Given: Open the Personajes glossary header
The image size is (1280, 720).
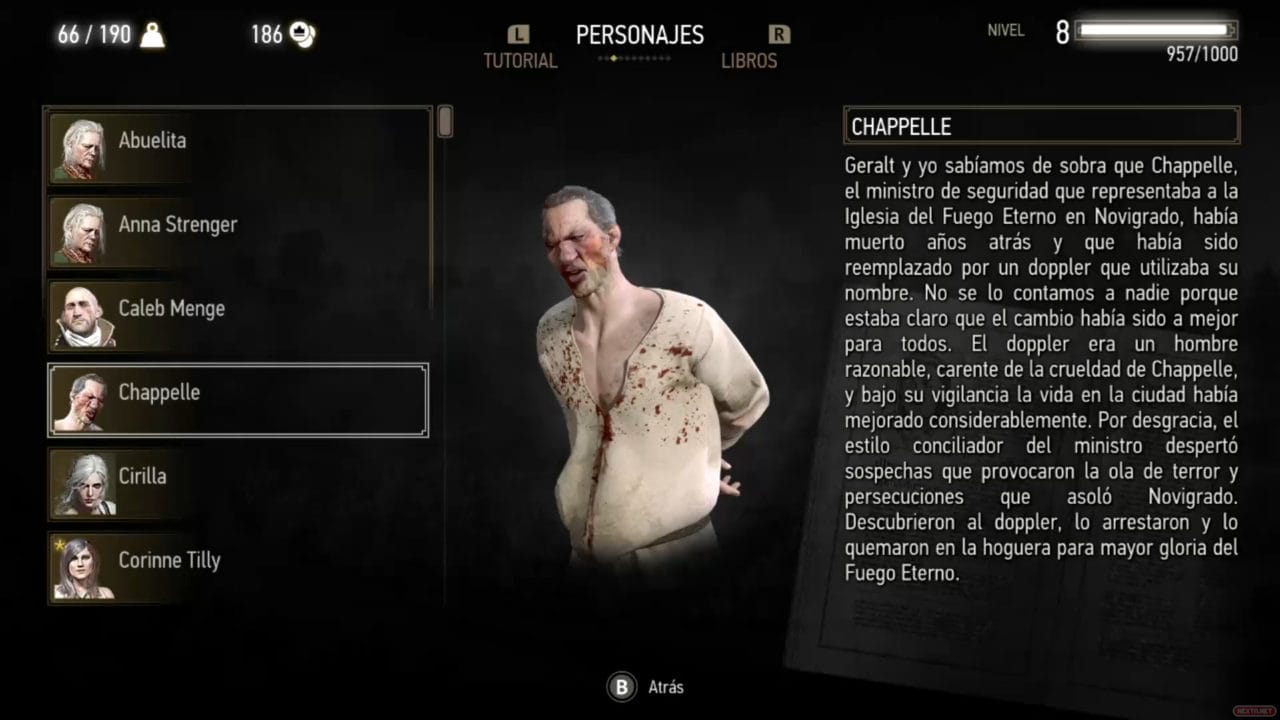Looking at the screenshot, I should (639, 35).
